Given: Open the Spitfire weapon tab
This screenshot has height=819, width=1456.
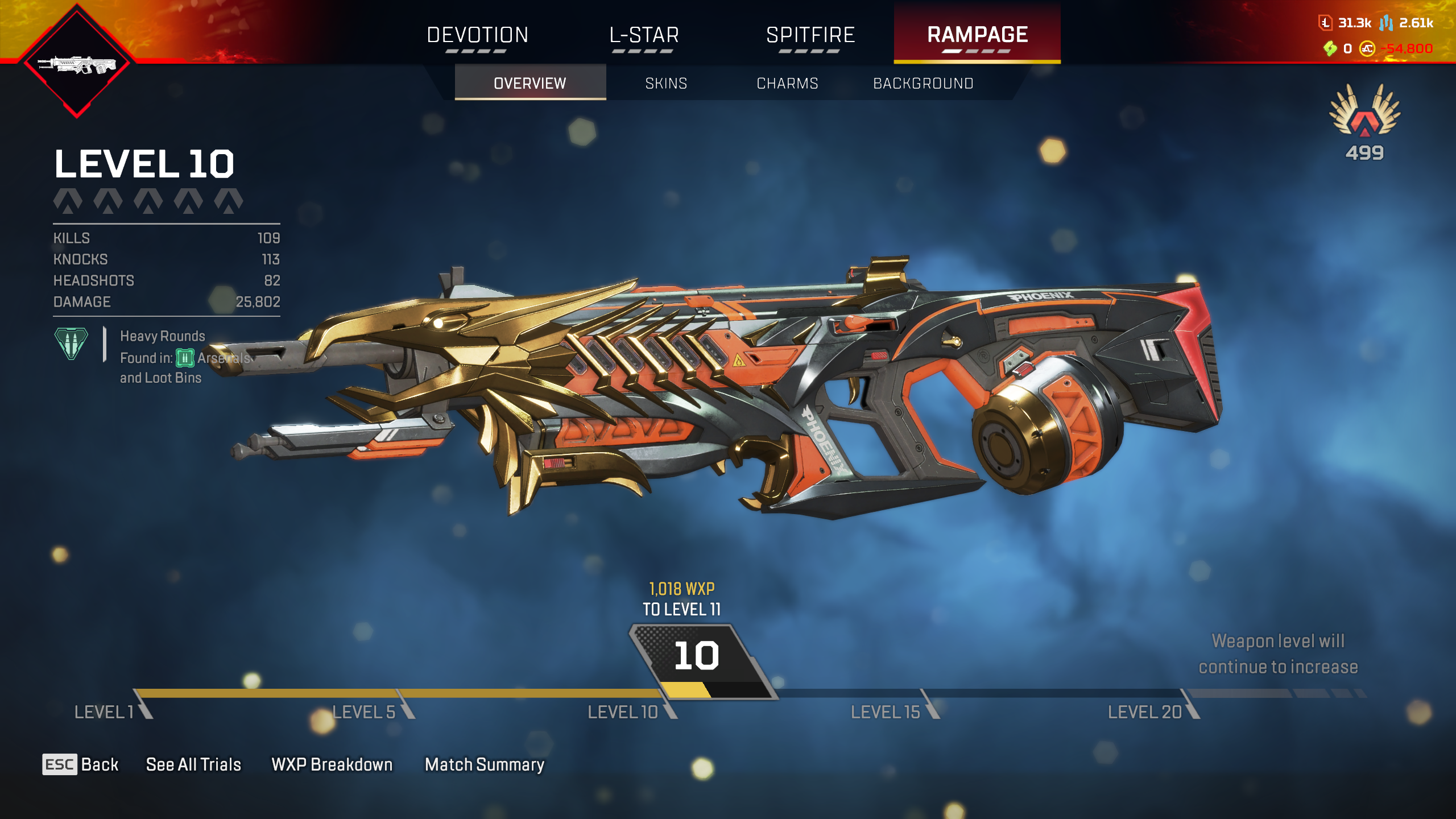Looking at the screenshot, I should (810, 35).
